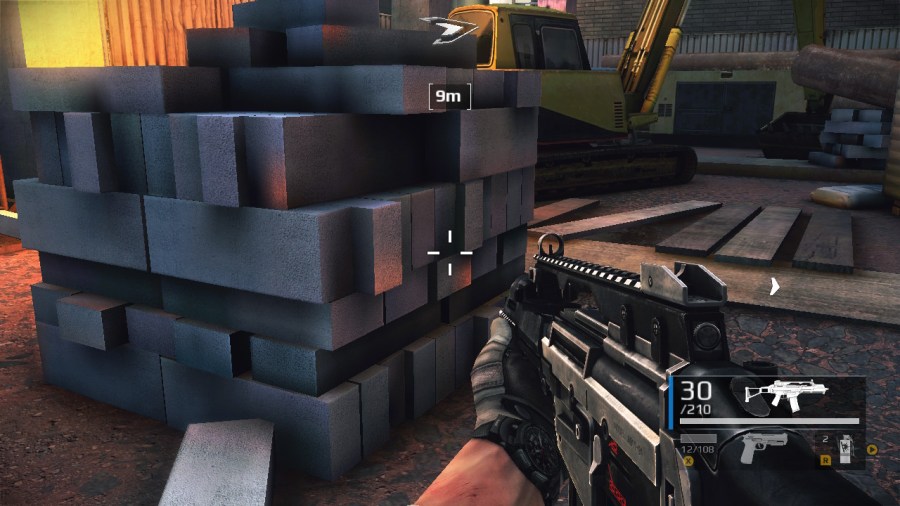This screenshot has width=900, height=506.
Task: Select the flashbang grenade icon
Action: tap(843, 450)
